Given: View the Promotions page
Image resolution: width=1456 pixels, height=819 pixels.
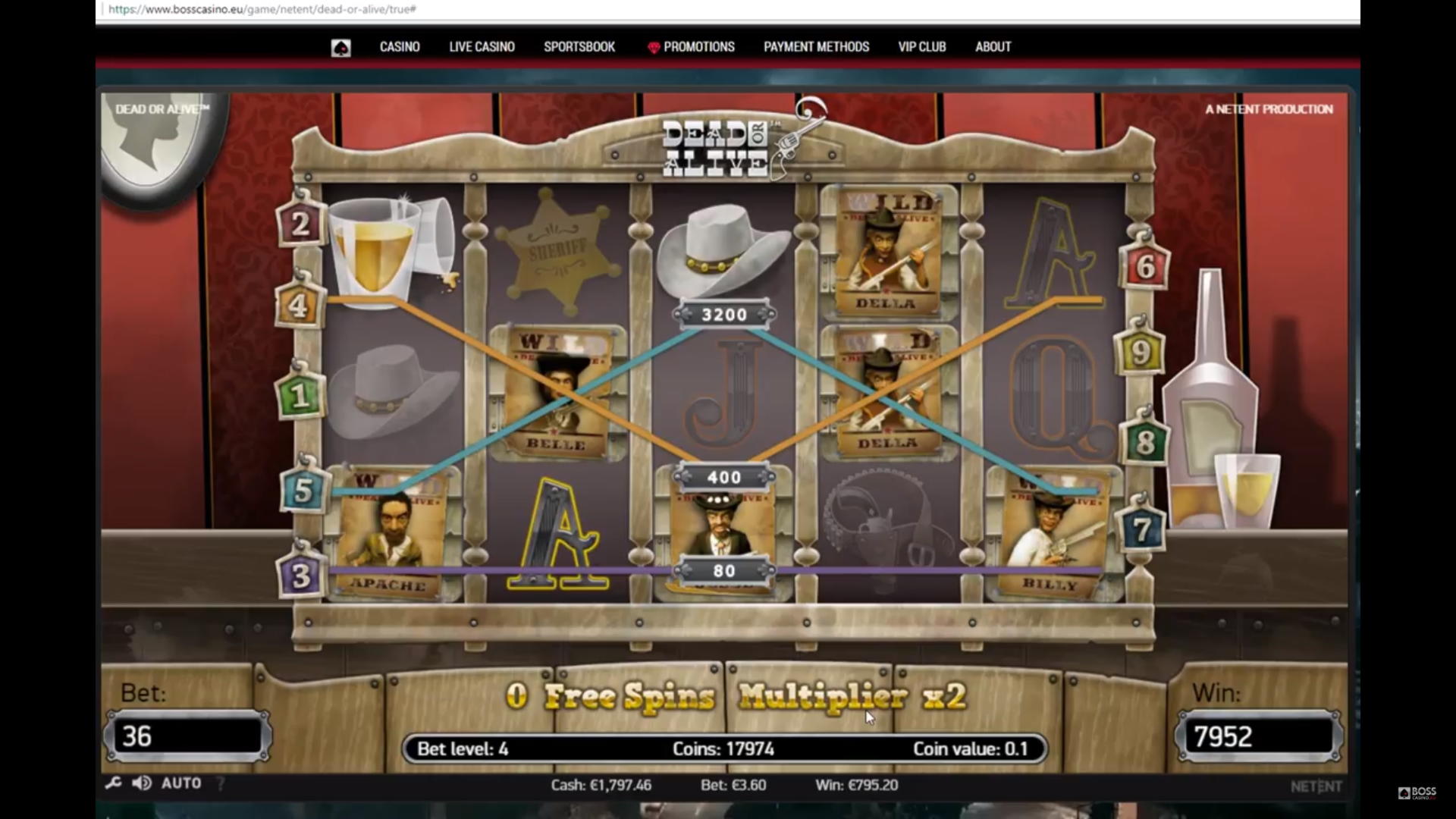Looking at the screenshot, I should tap(698, 47).
